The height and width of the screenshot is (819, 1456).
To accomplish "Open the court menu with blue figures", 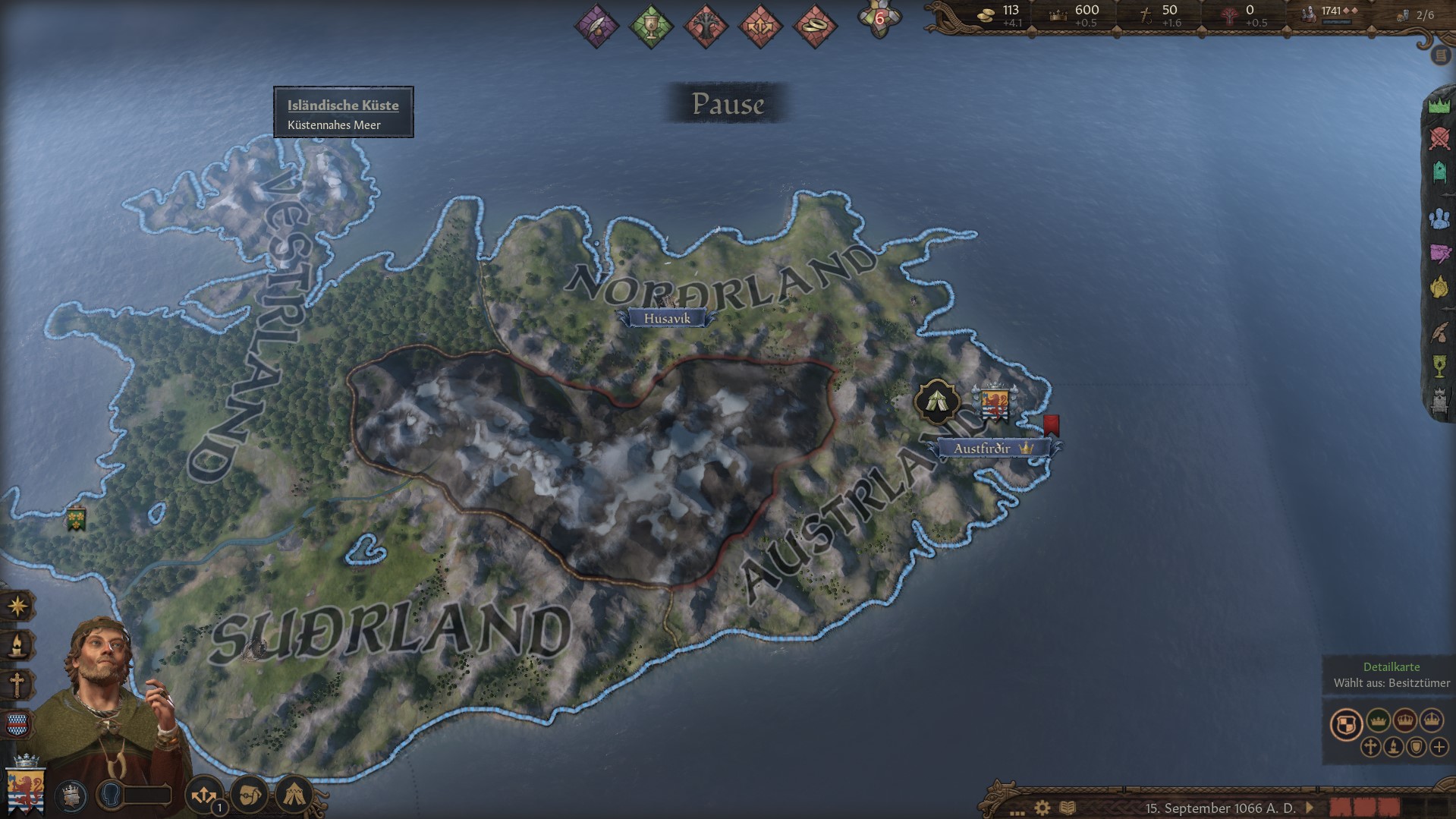I will tap(1439, 219).
